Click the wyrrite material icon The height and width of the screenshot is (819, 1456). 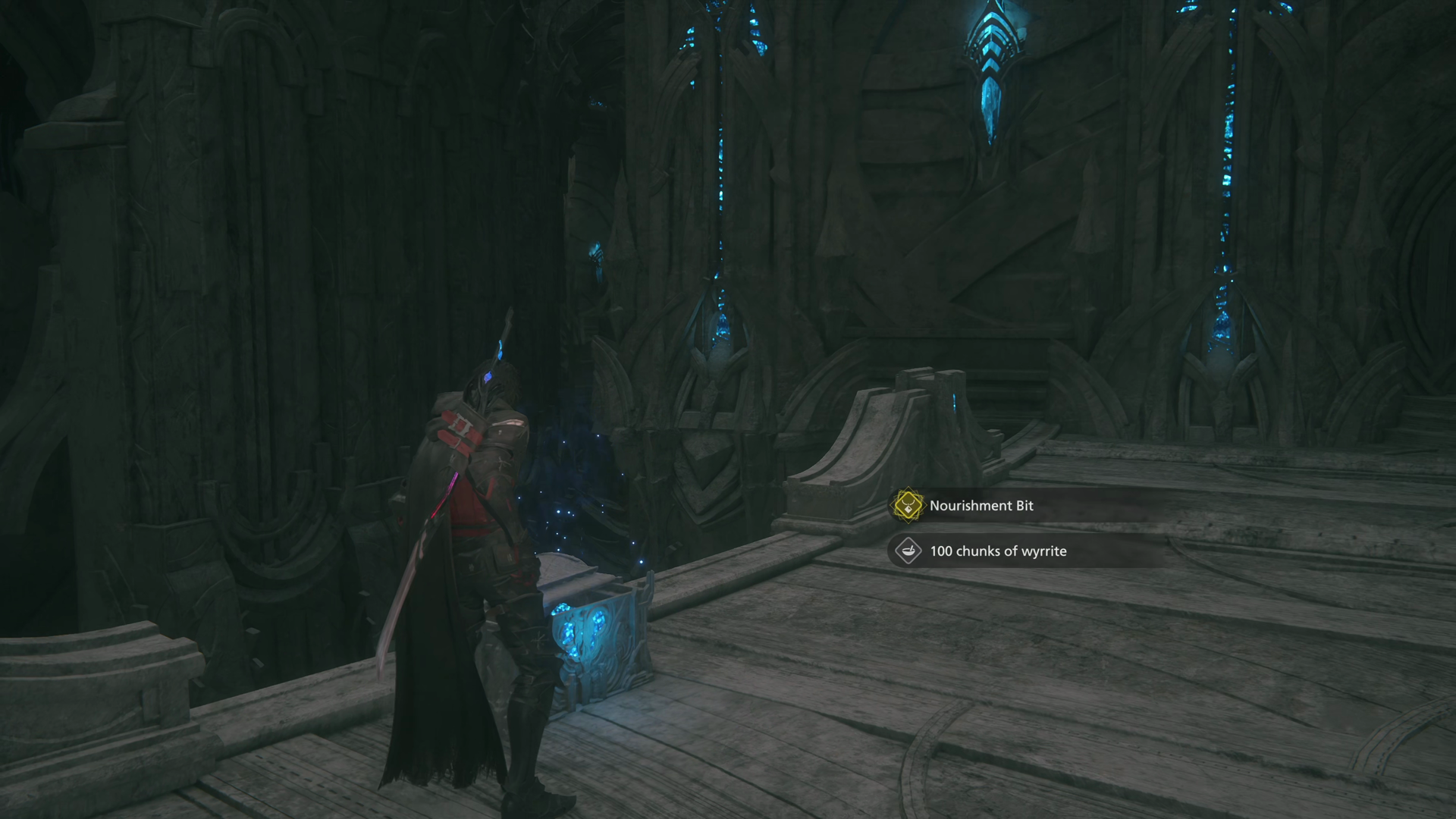(908, 551)
